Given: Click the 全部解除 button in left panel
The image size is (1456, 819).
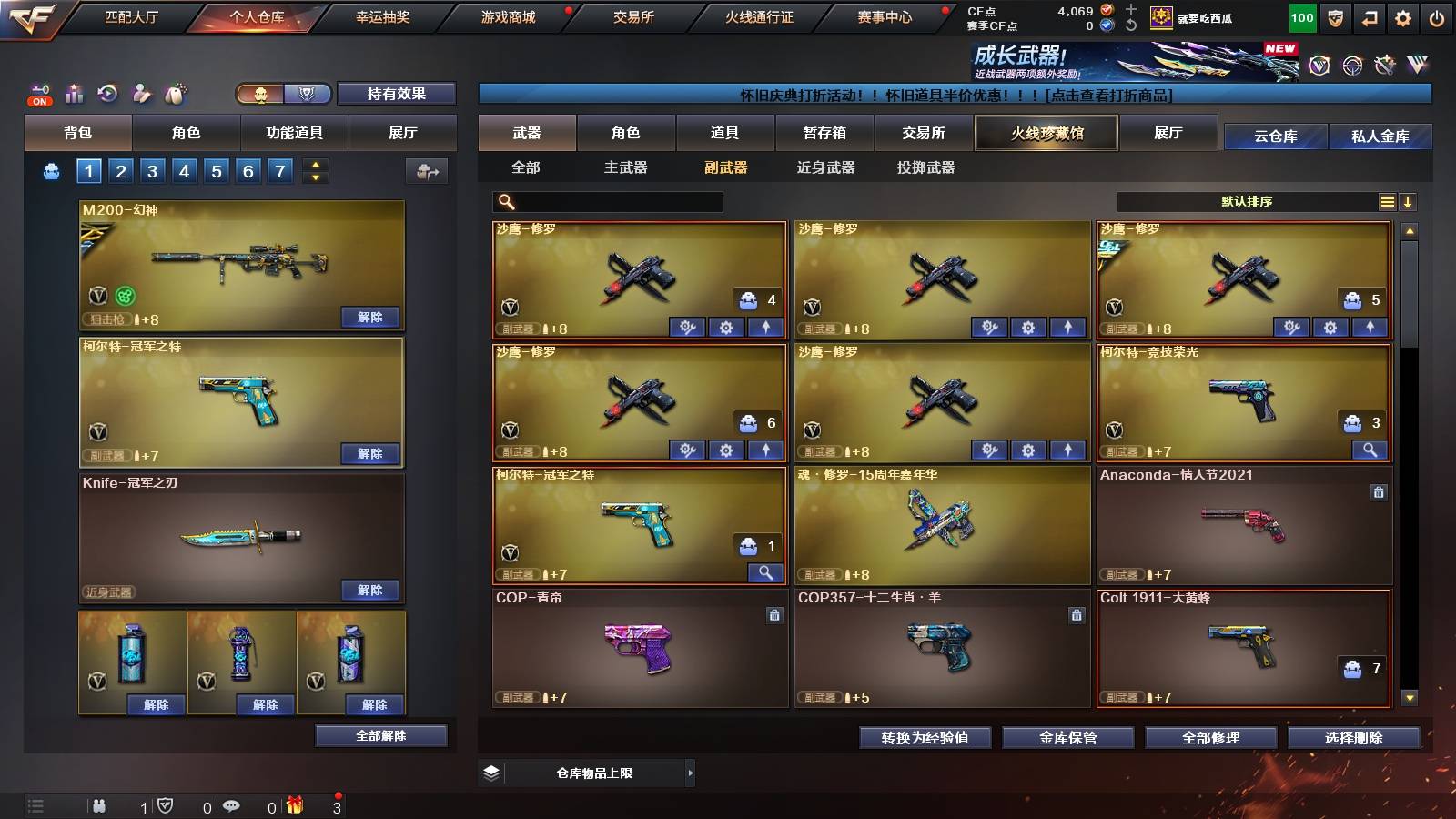Looking at the screenshot, I should [382, 735].
